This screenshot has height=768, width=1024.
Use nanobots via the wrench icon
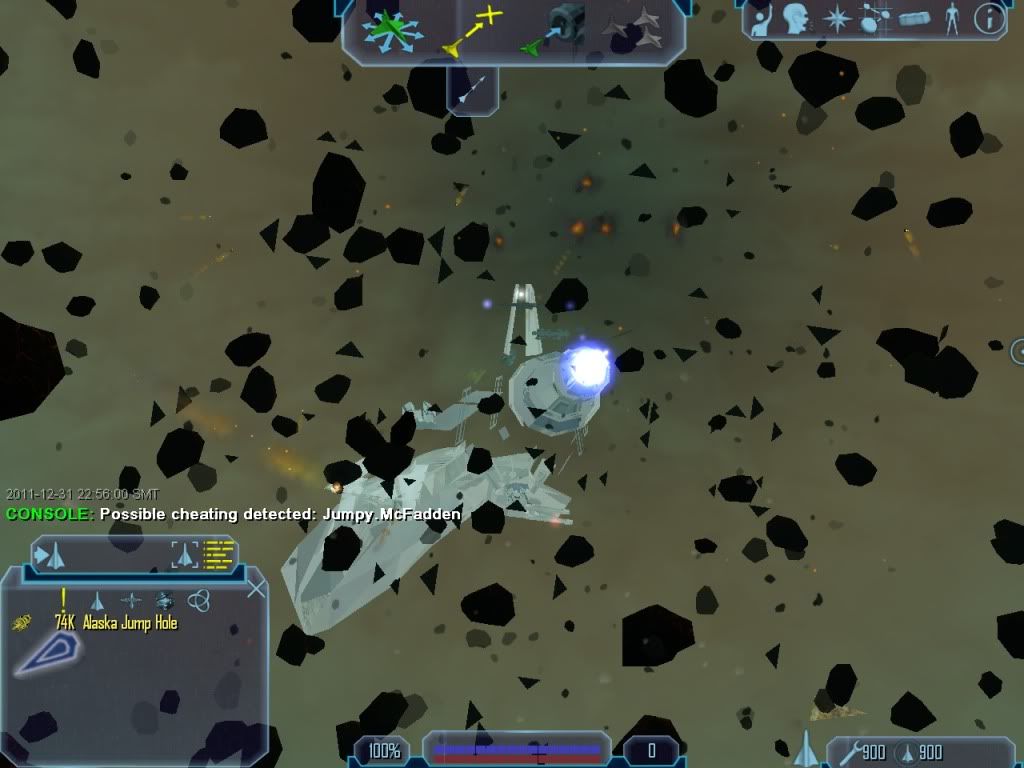[x=847, y=752]
